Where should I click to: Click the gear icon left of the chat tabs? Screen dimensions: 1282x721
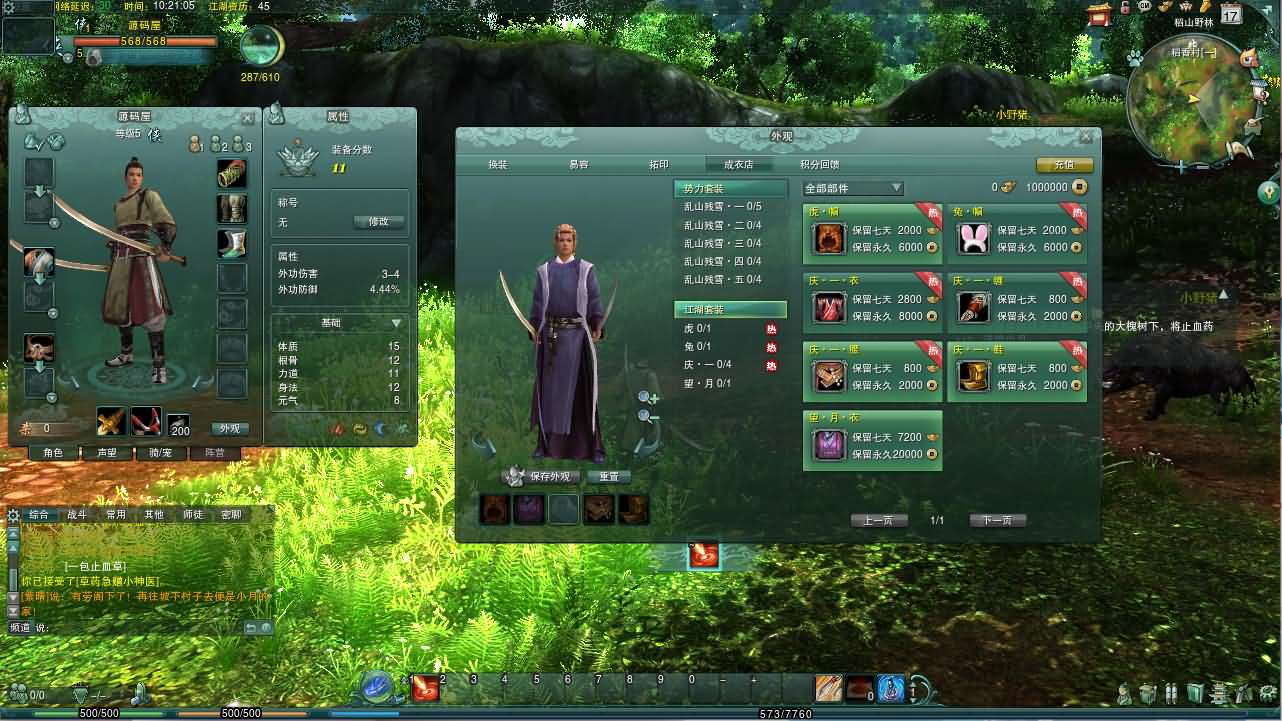point(14,514)
